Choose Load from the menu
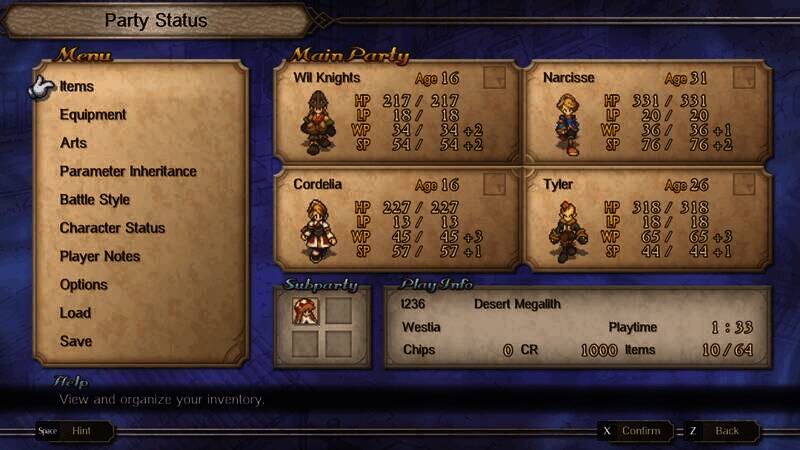The height and width of the screenshot is (450, 800). 75,313
